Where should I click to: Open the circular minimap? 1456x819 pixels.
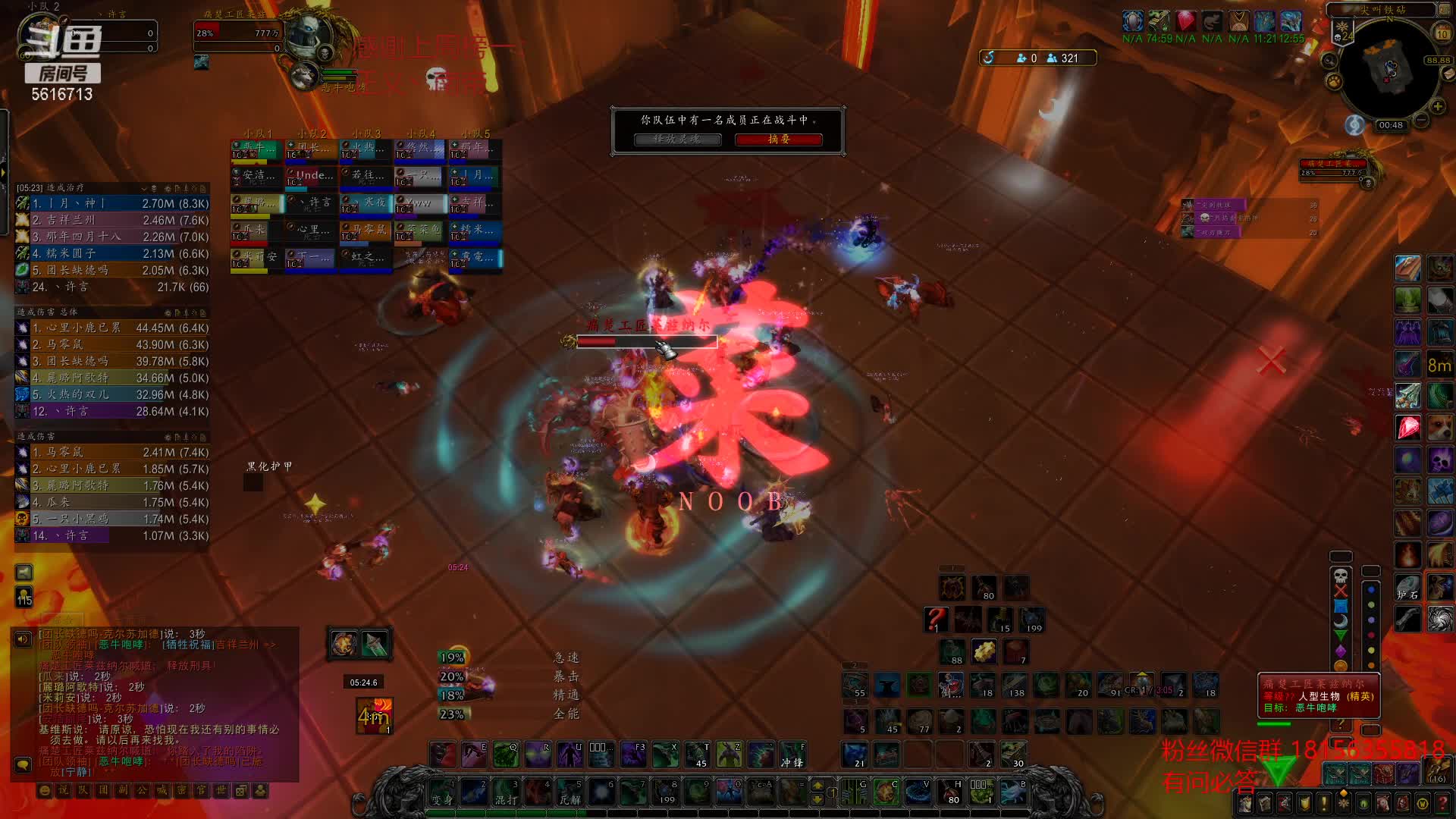1389,69
